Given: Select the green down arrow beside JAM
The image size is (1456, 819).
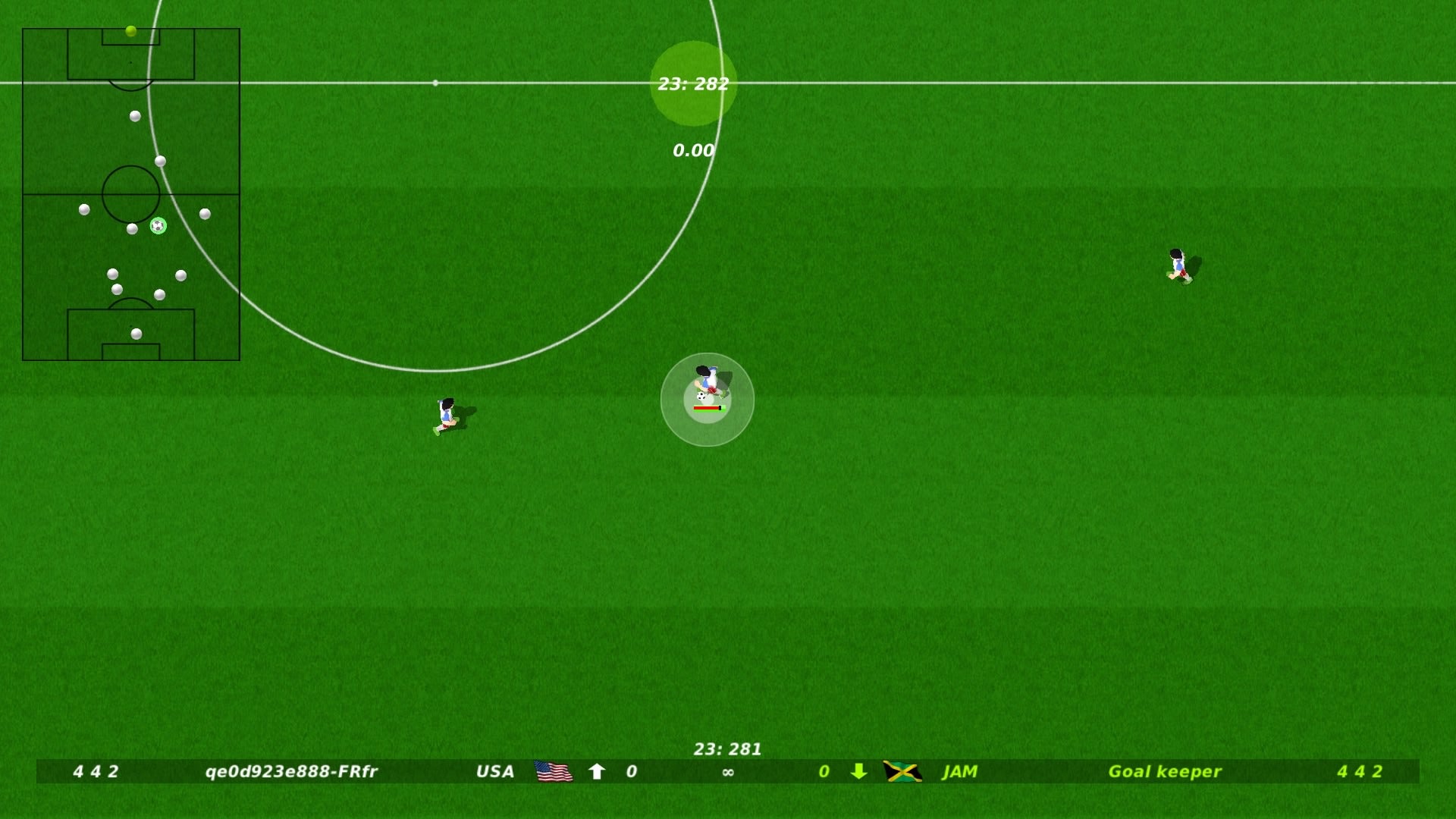Looking at the screenshot, I should (859, 772).
